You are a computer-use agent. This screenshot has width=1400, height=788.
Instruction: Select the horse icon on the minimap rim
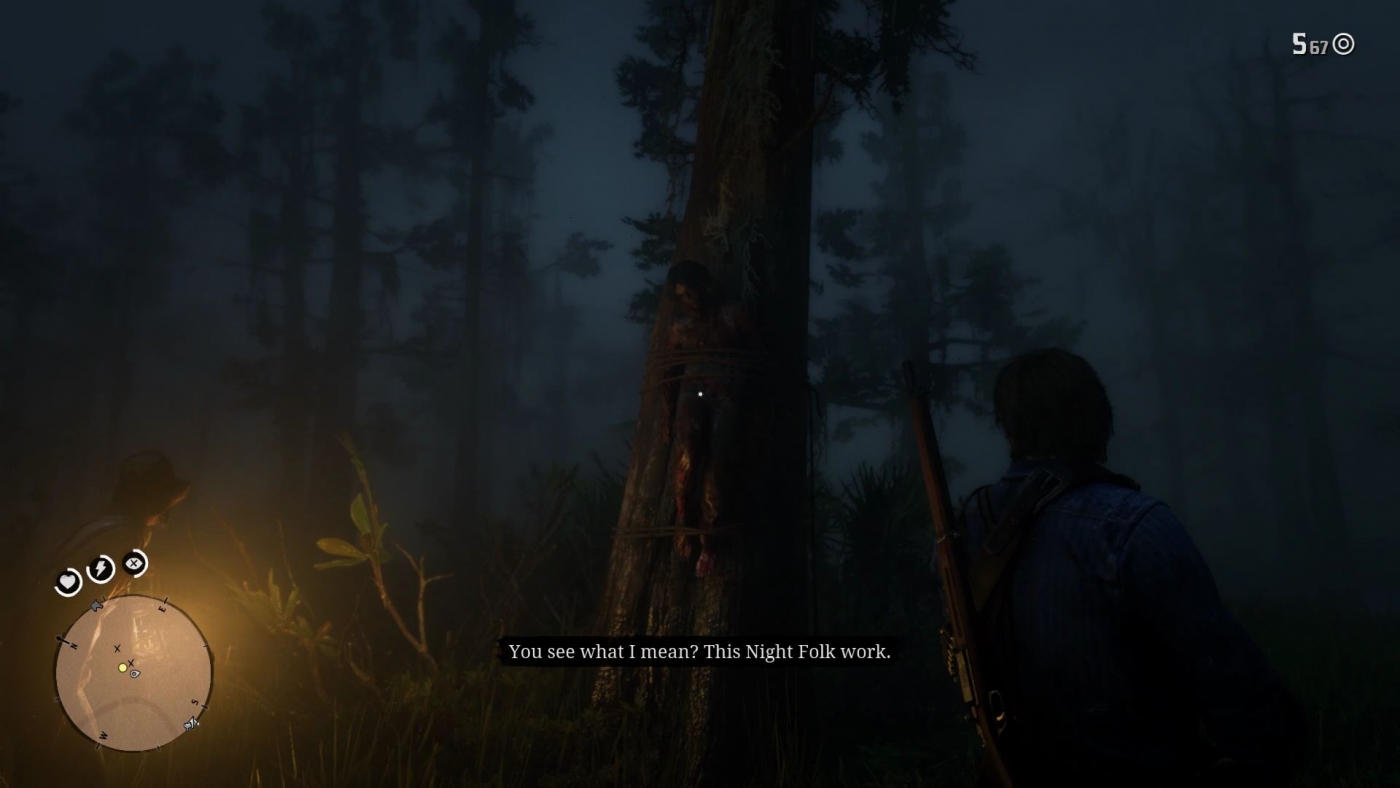pyautogui.click(x=189, y=724)
